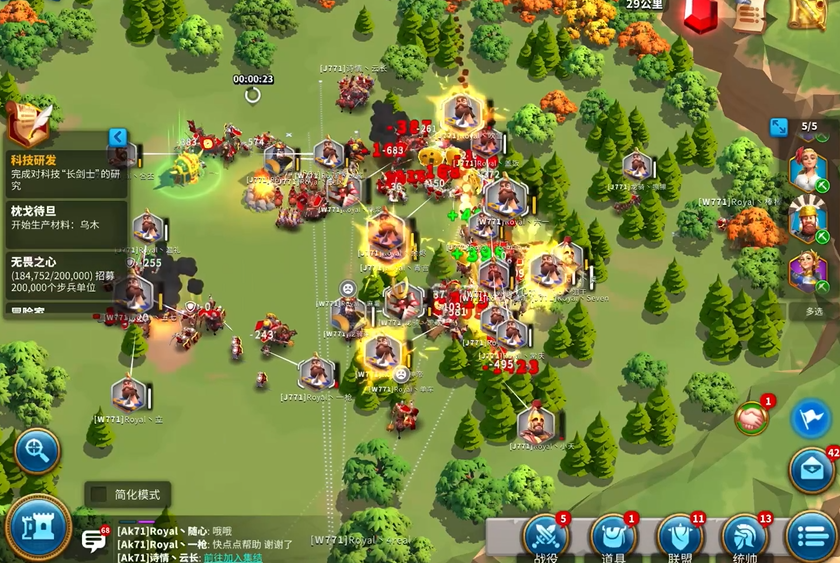Tap the 多选 multi-select button
This screenshot has width=840, height=563.
click(814, 311)
